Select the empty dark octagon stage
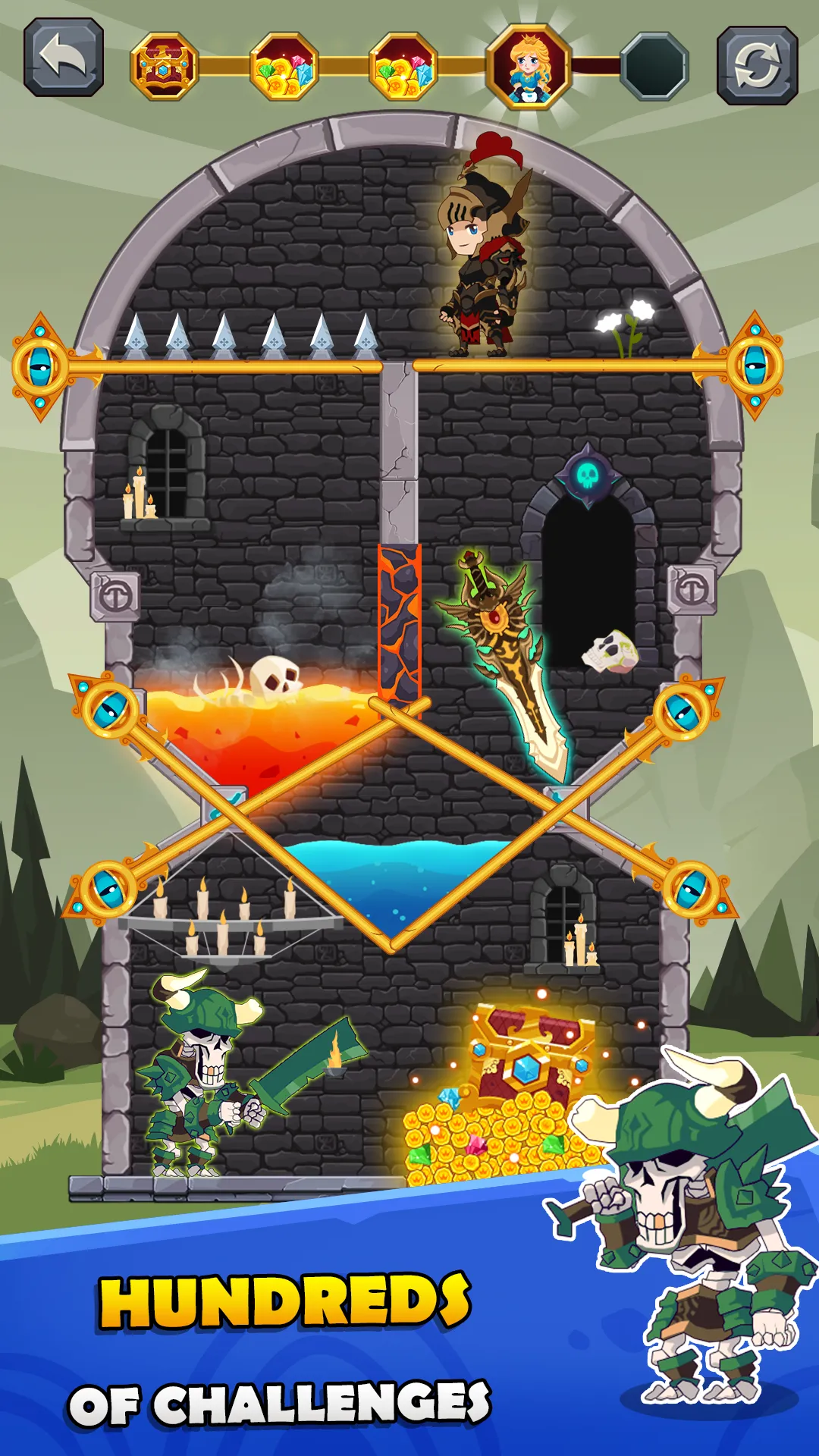819x1456 pixels. click(654, 67)
